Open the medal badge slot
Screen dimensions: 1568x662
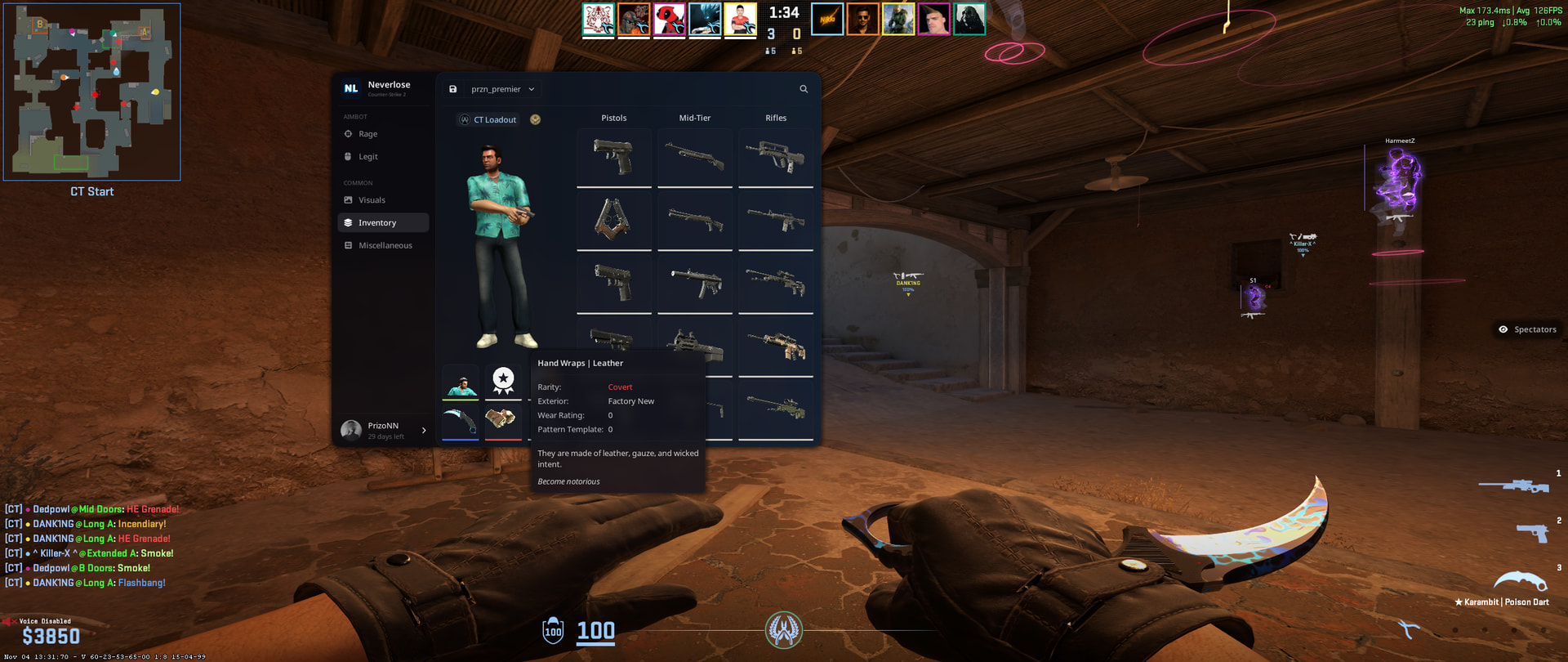tap(503, 382)
